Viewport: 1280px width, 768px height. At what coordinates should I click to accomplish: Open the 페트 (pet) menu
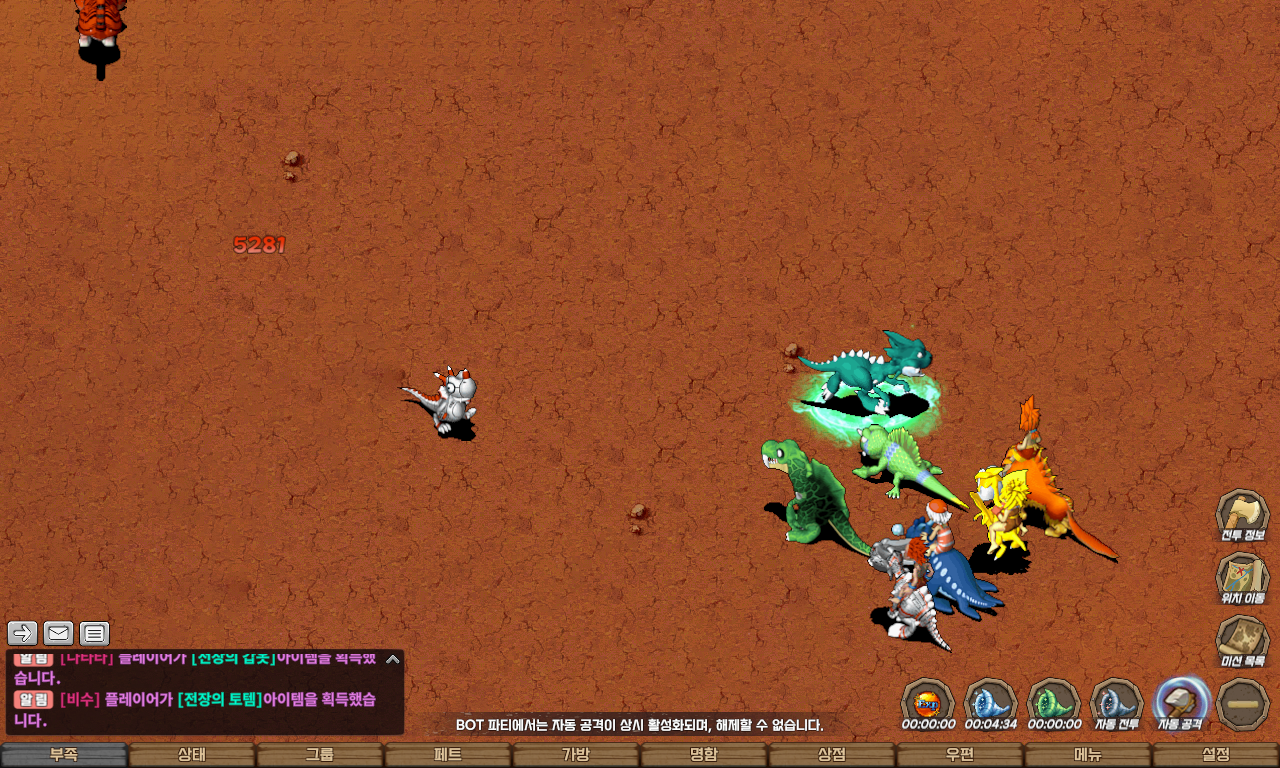448,755
